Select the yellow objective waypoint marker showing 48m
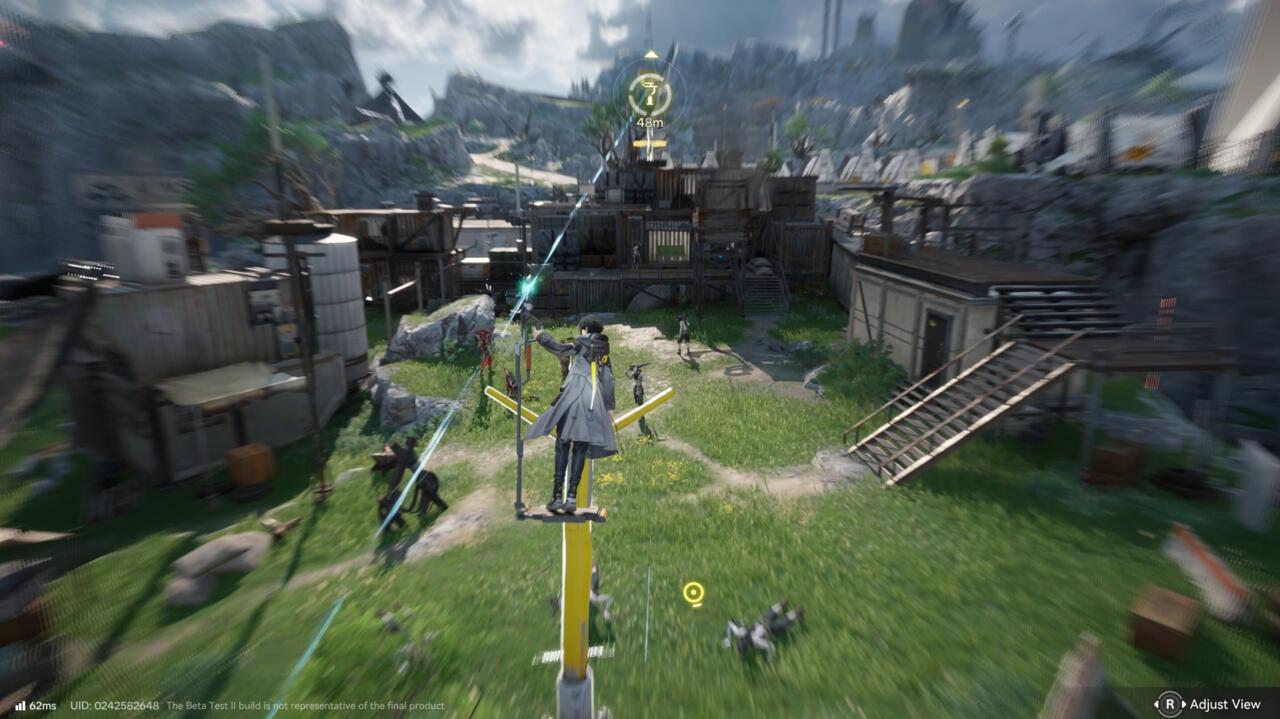The height and width of the screenshot is (719, 1280). [x=650, y=95]
